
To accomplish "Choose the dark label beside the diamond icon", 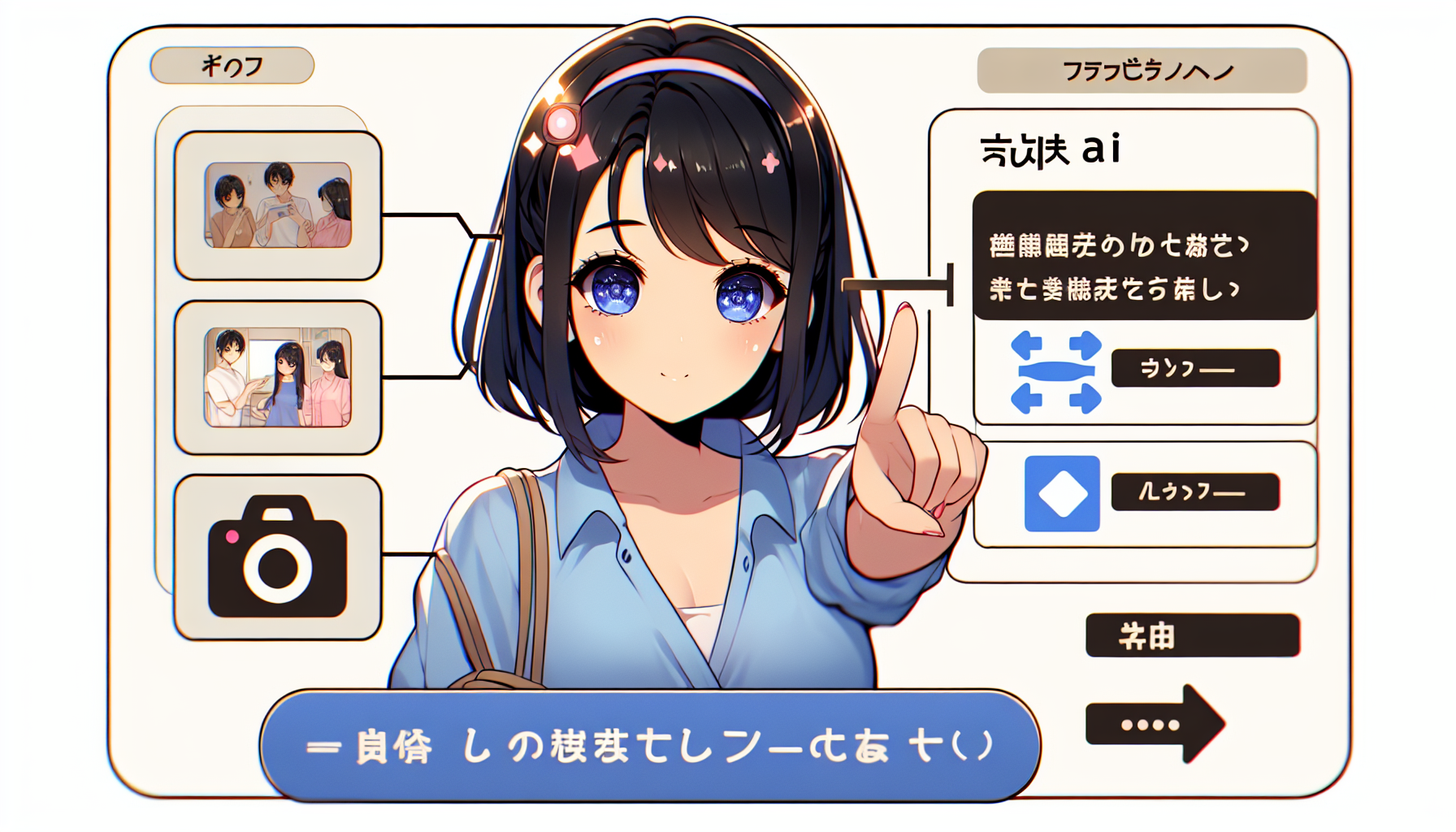I will tap(1195, 492).
